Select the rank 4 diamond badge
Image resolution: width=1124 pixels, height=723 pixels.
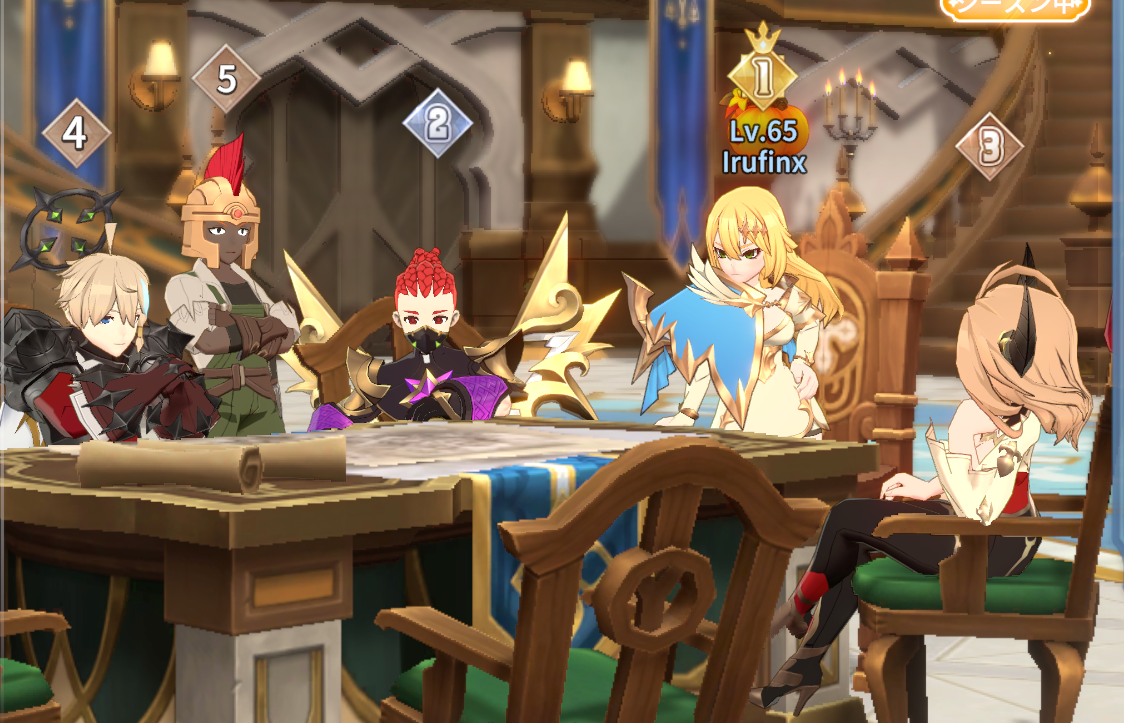pyautogui.click(x=76, y=133)
